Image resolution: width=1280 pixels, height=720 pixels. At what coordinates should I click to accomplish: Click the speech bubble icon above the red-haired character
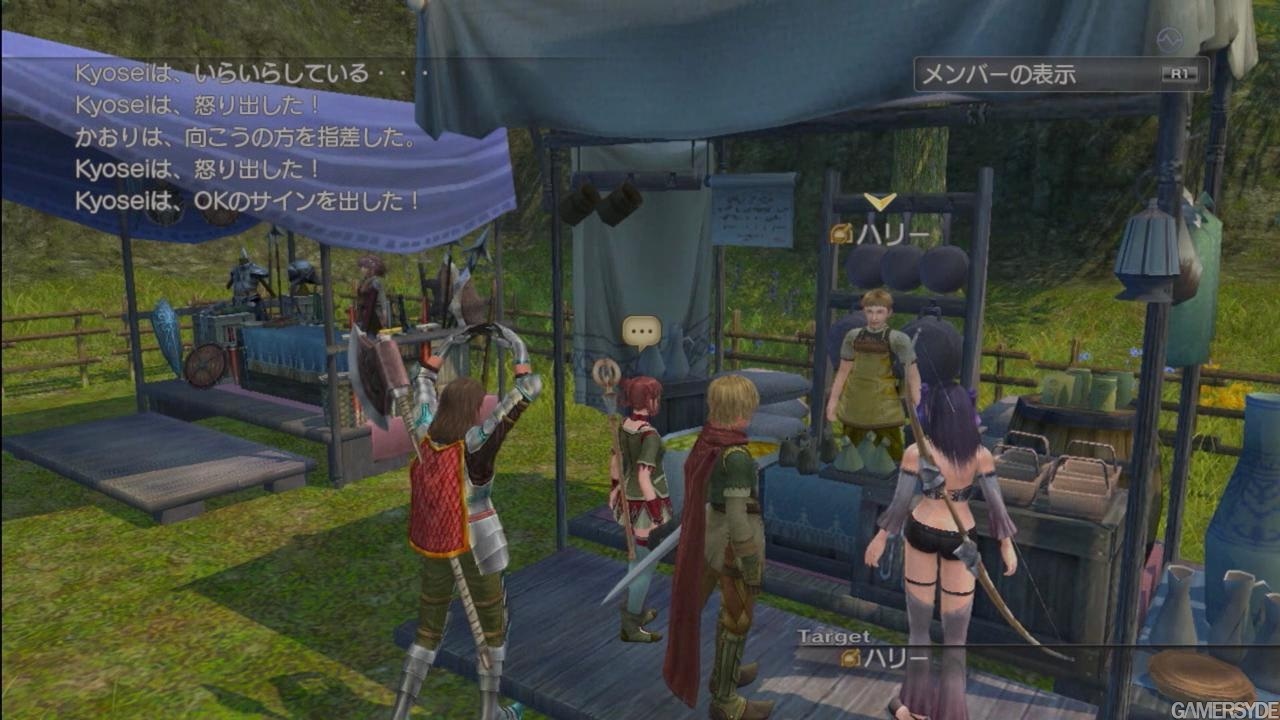pyautogui.click(x=641, y=329)
